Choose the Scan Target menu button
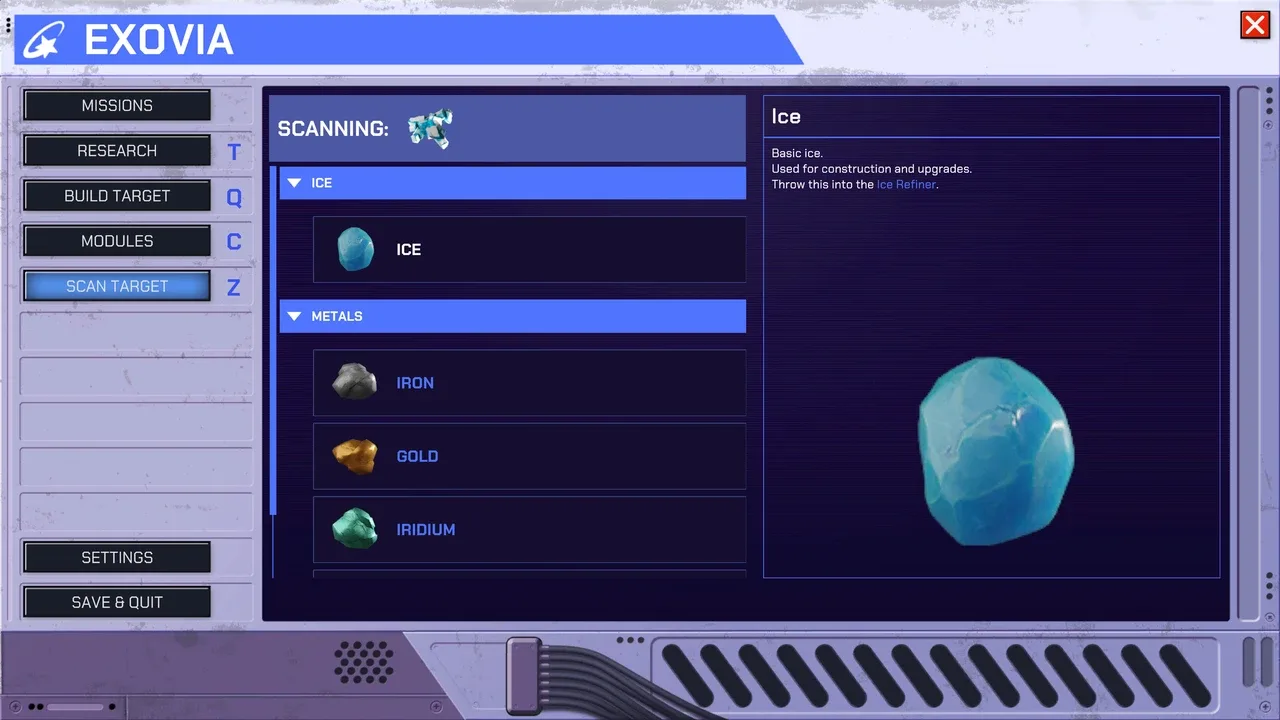1280x720 pixels. point(117,286)
